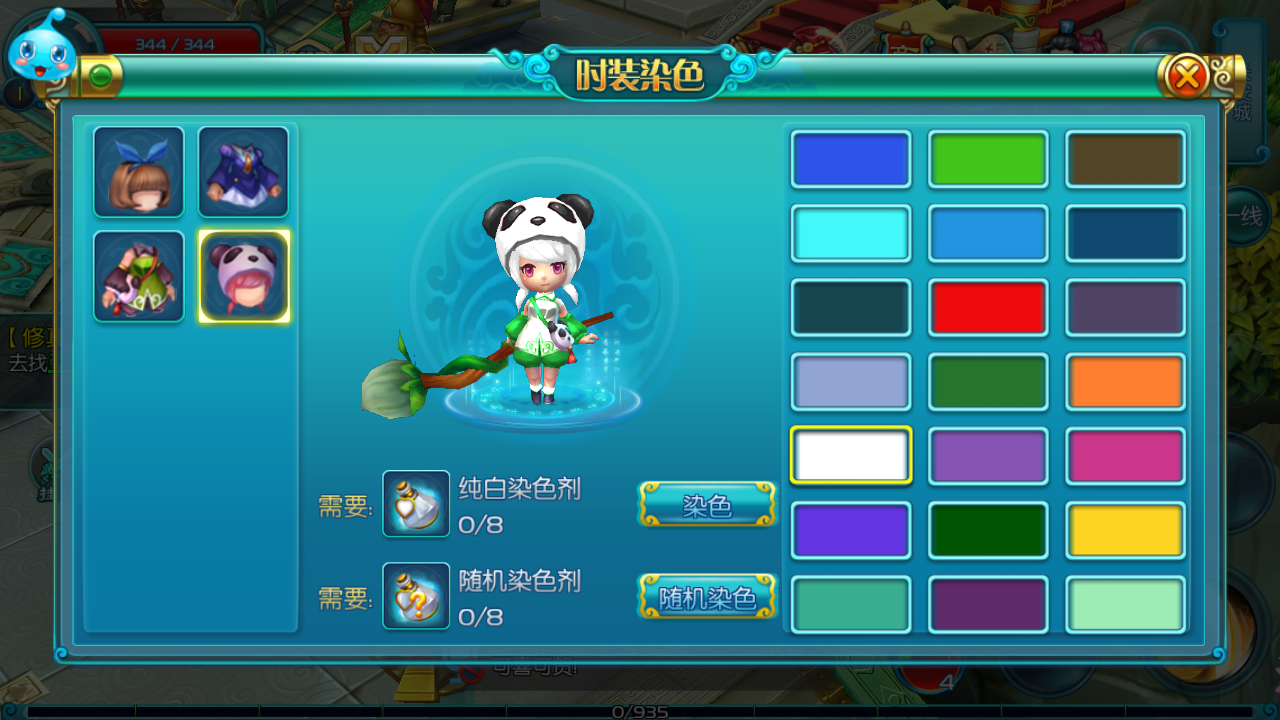Open the blue water-drop mascot icon
The height and width of the screenshot is (720, 1280).
pyautogui.click(x=44, y=48)
